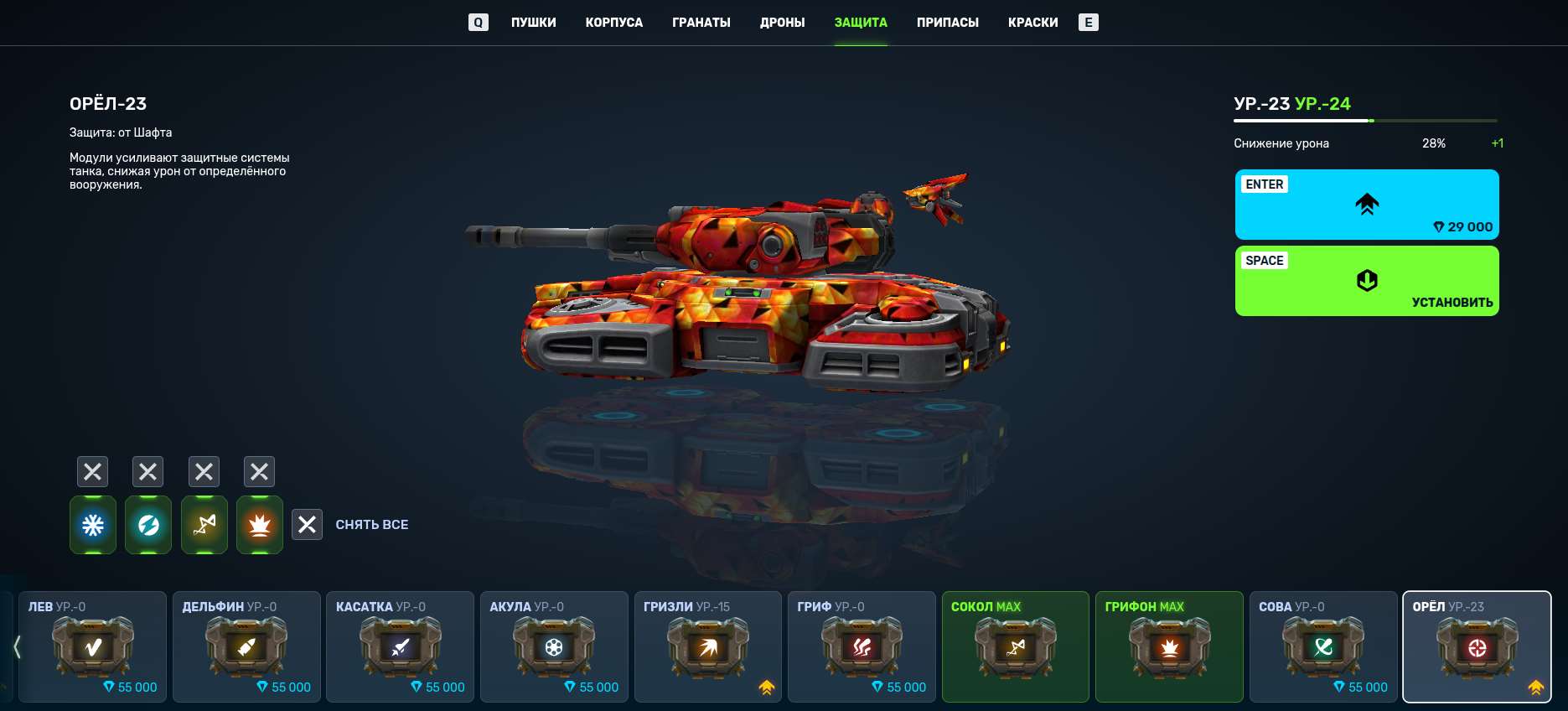
Task: Select the СОКОЛ MAX module card
Action: [x=1015, y=646]
